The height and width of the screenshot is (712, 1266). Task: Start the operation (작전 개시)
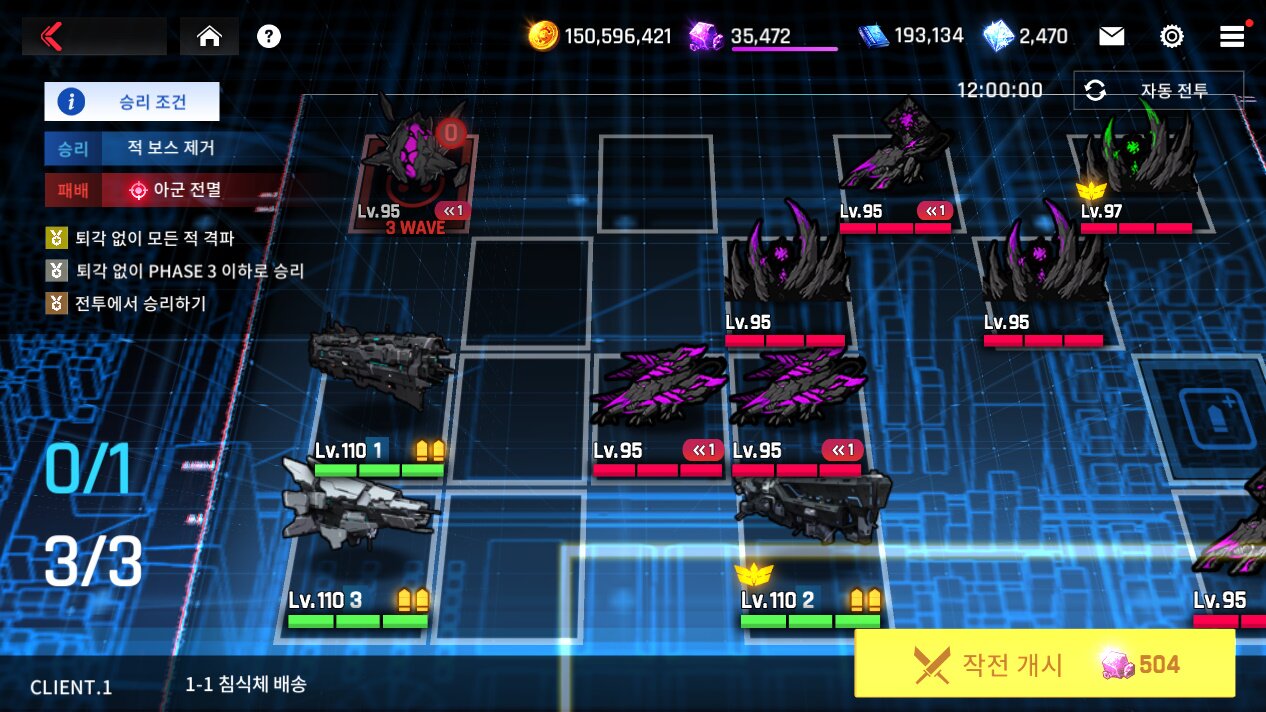coord(1044,663)
